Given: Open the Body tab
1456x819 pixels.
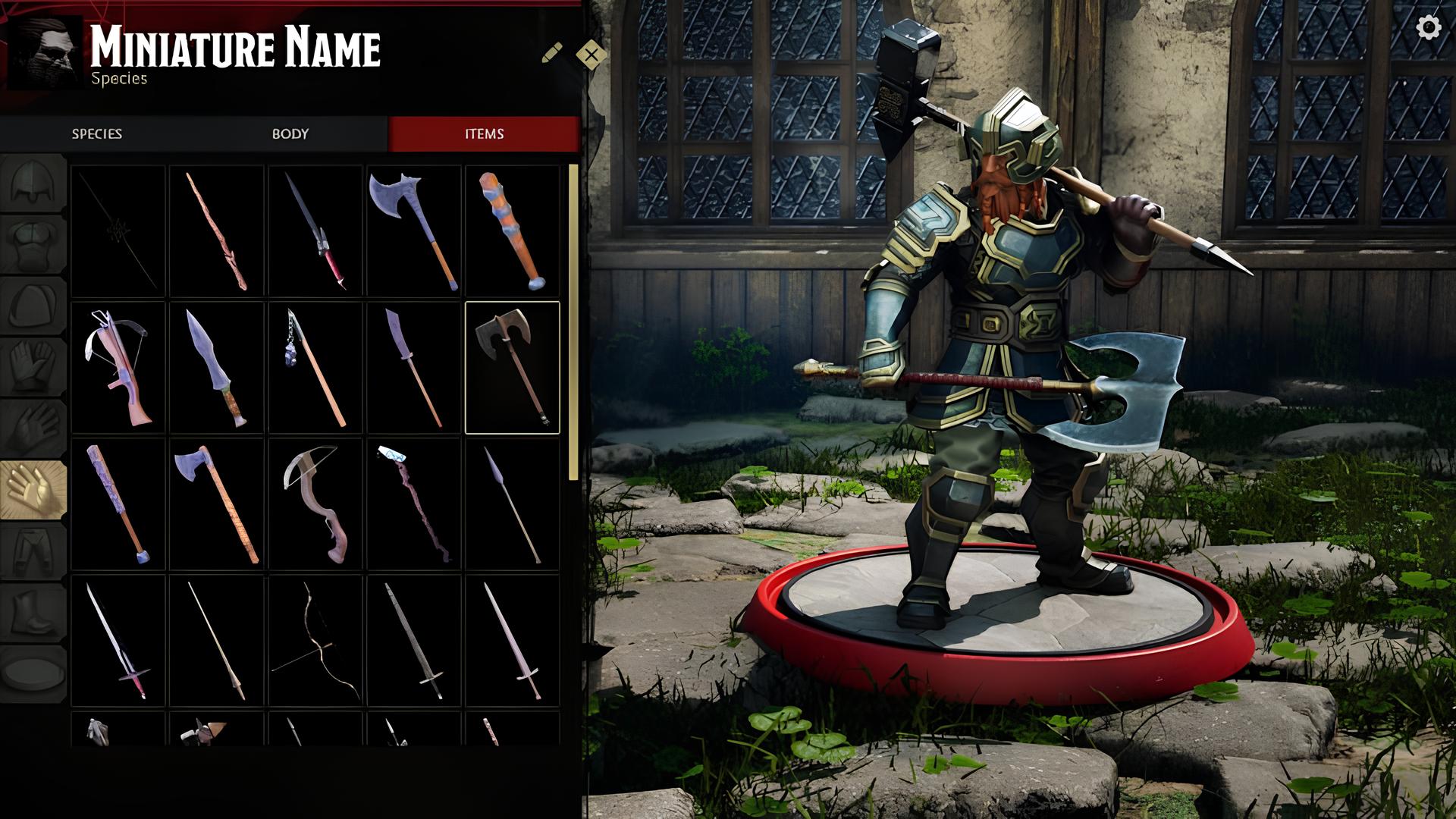Looking at the screenshot, I should 290,134.
